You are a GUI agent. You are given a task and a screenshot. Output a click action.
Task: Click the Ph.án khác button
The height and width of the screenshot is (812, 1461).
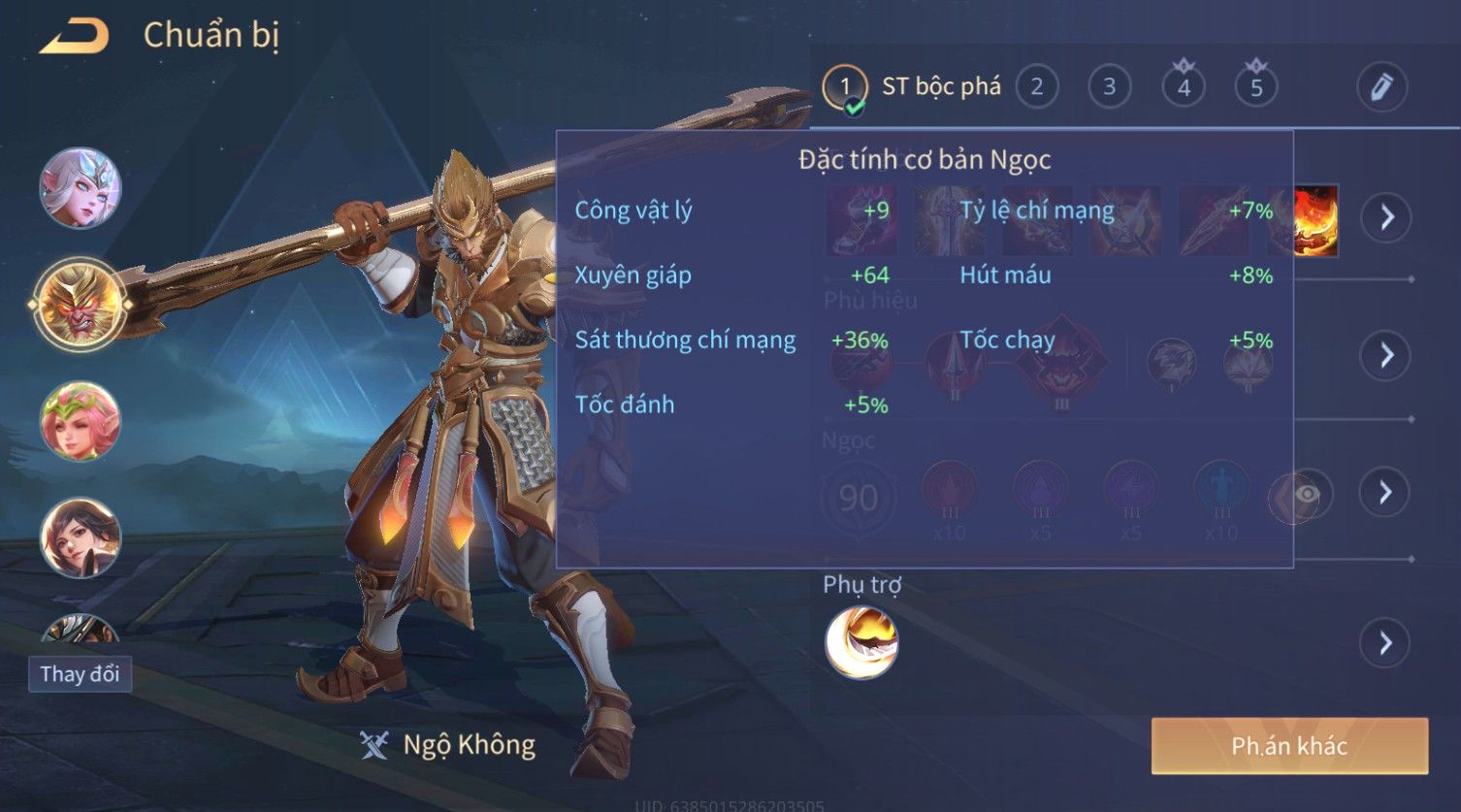tap(1289, 745)
